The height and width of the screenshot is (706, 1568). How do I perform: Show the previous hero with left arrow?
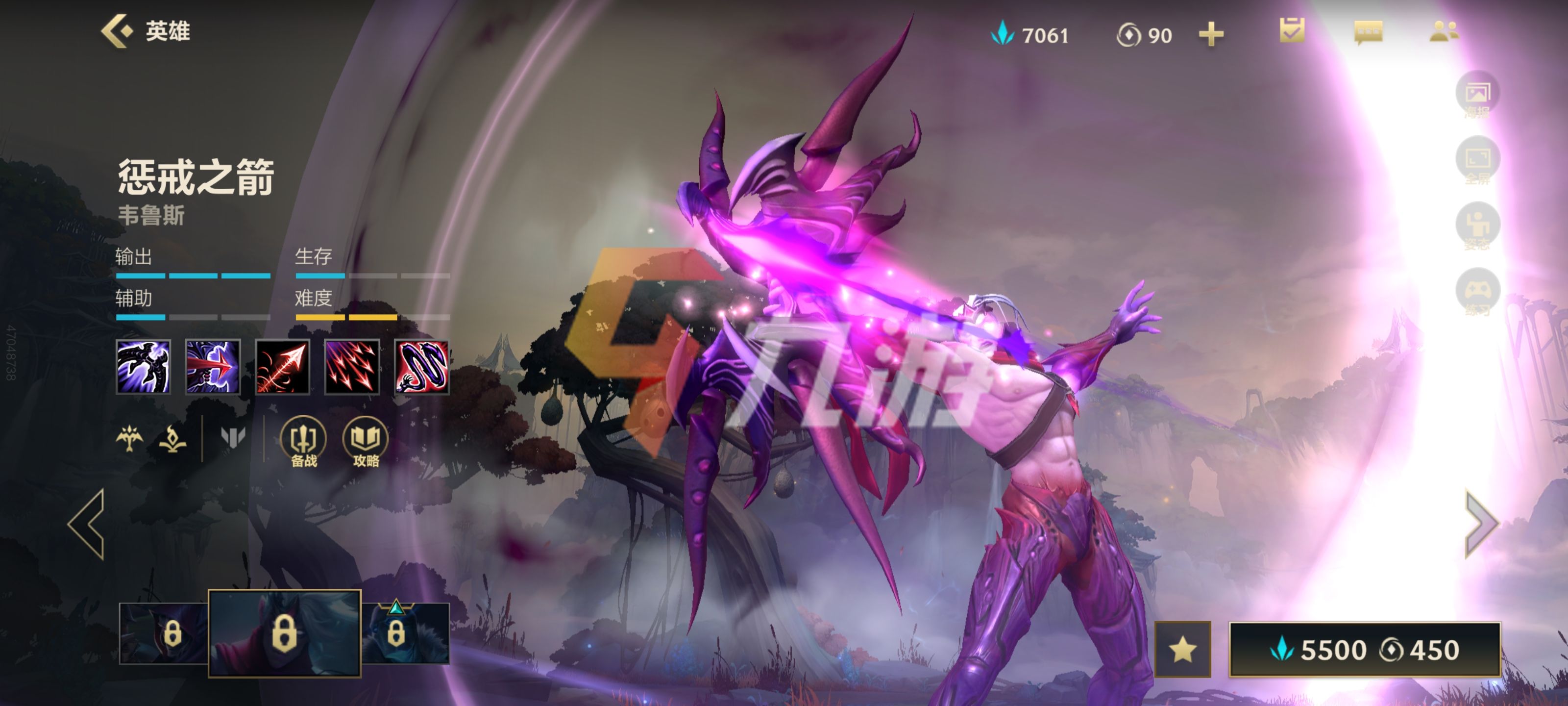pyautogui.click(x=86, y=524)
